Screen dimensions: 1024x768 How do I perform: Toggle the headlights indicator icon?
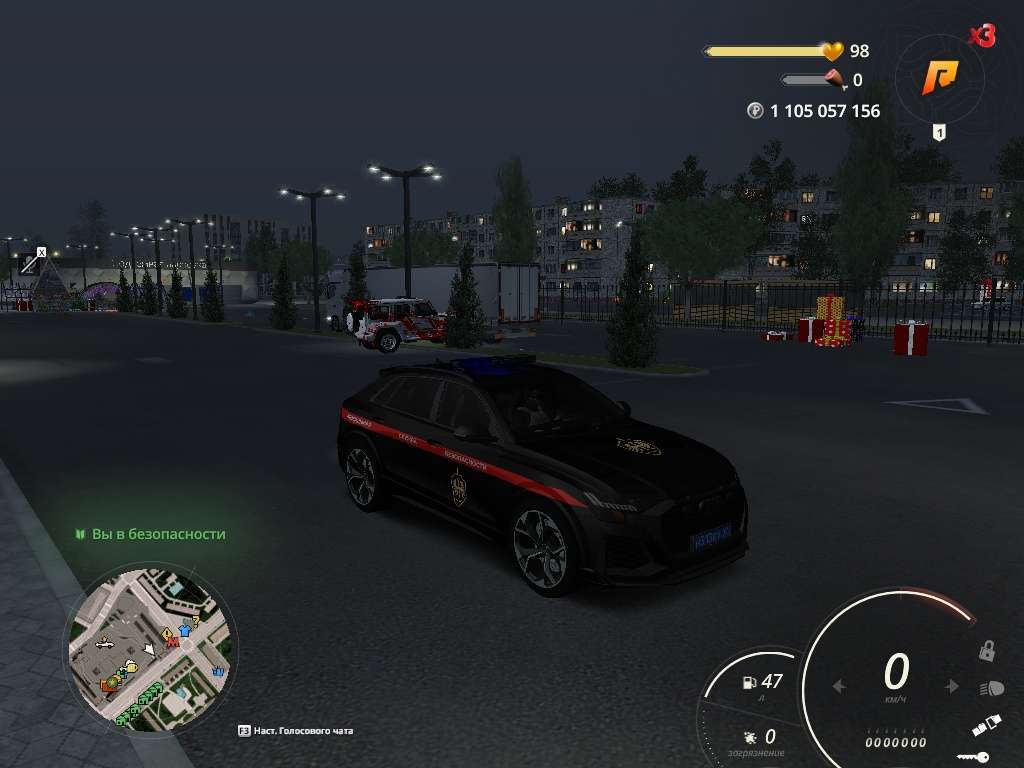pyautogui.click(x=991, y=689)
